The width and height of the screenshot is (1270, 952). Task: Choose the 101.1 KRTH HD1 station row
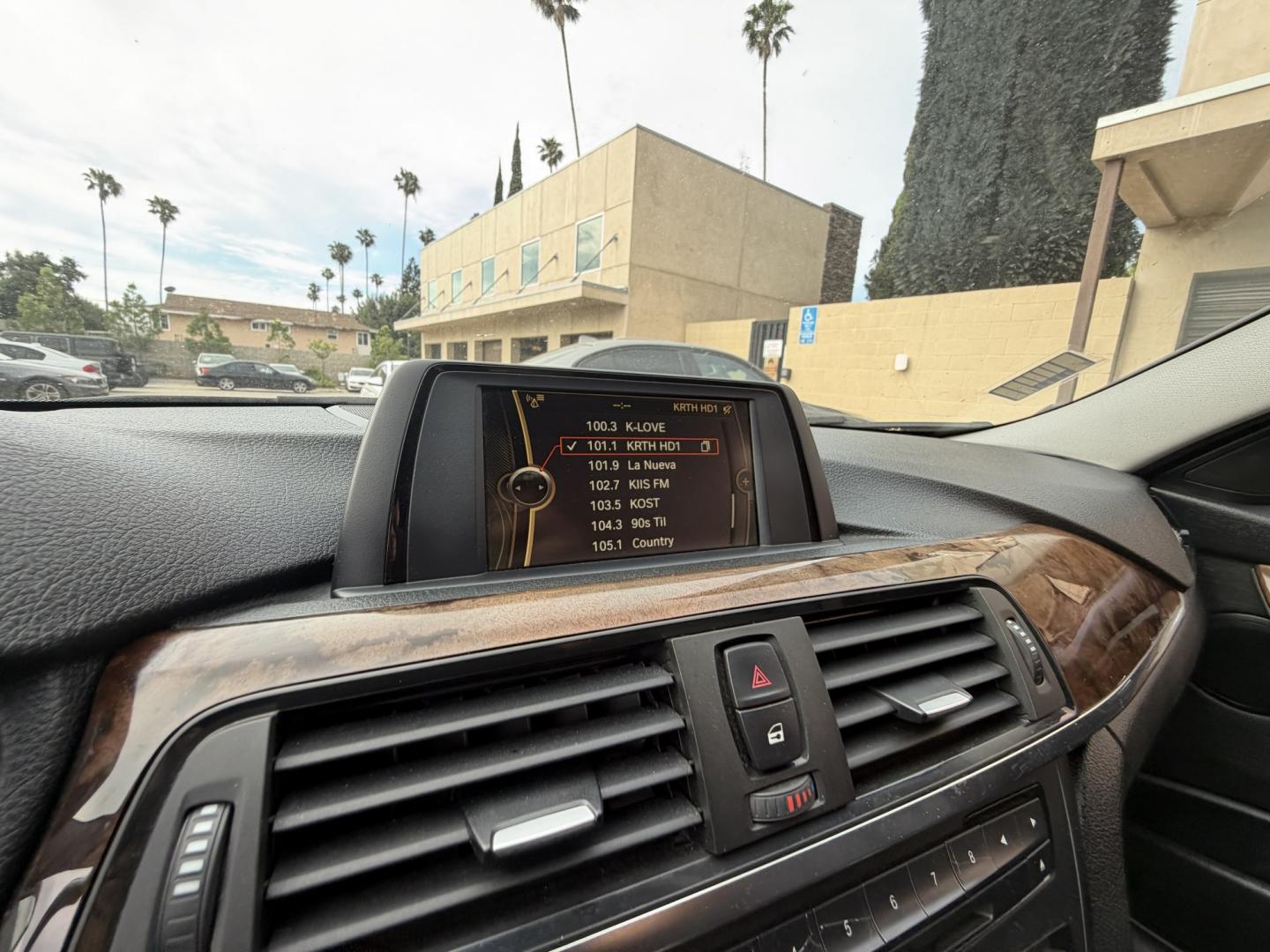[639, 446]
